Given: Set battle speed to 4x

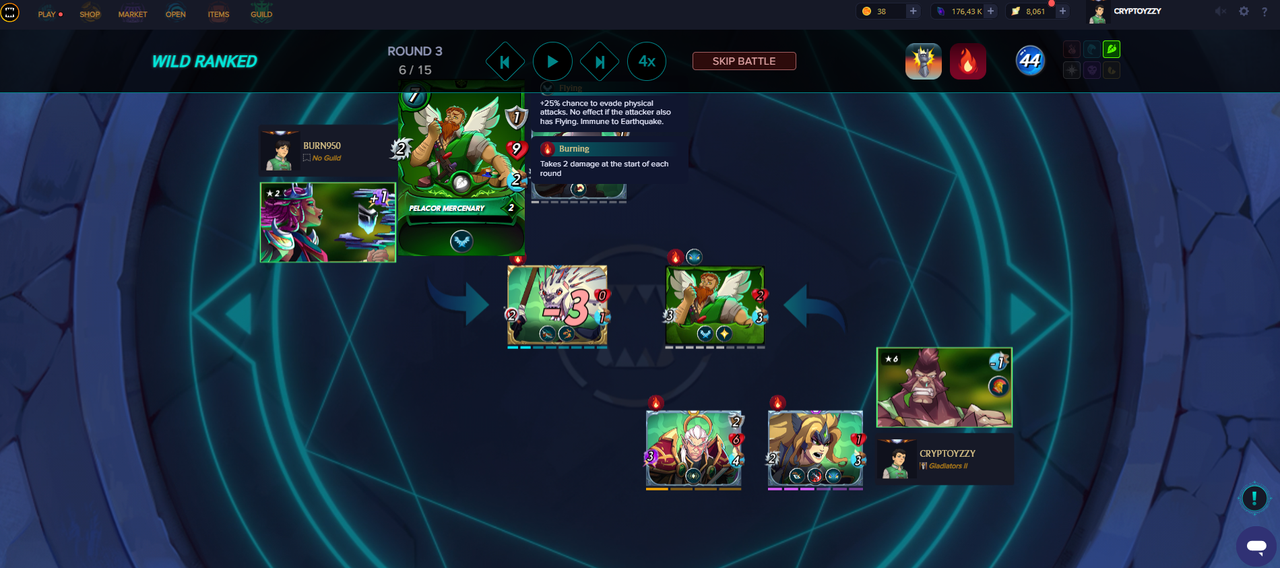Looking at the screenshot, I should click(x=647, y=61).
